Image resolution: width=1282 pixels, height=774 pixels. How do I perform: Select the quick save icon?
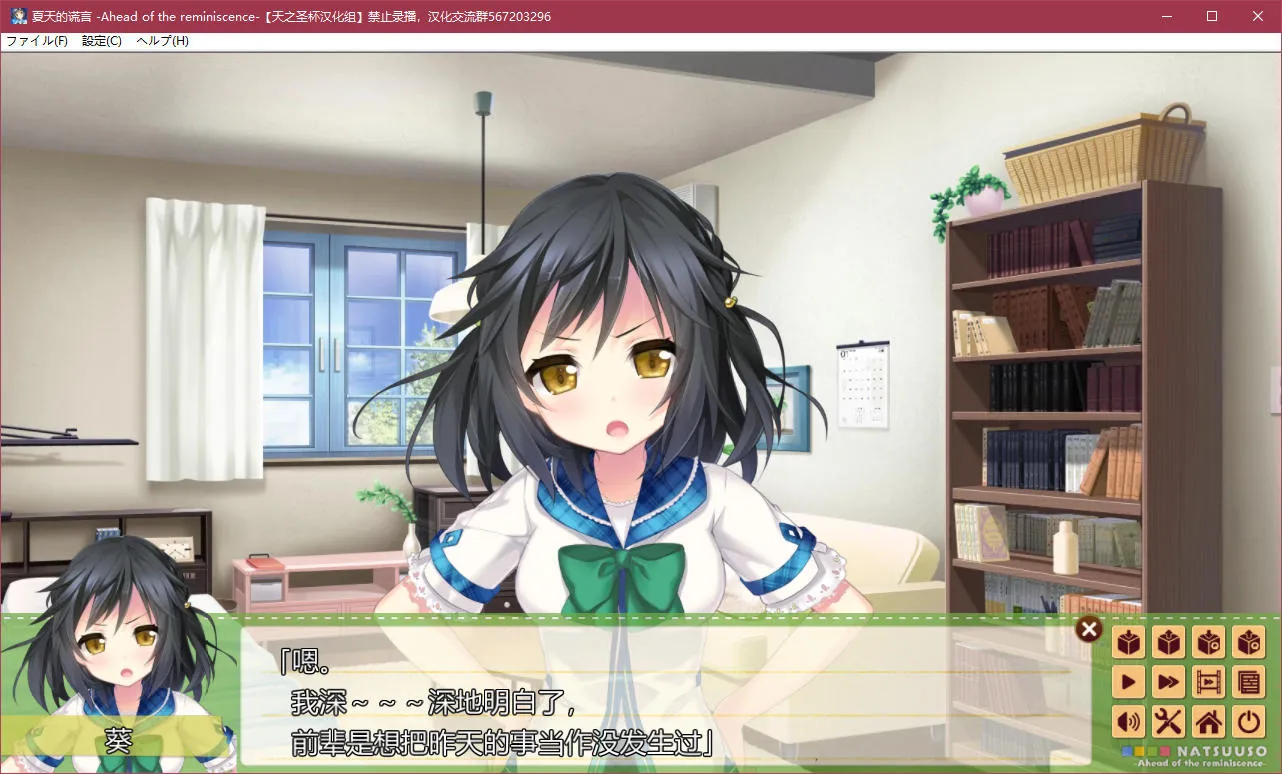point(1208,642)
